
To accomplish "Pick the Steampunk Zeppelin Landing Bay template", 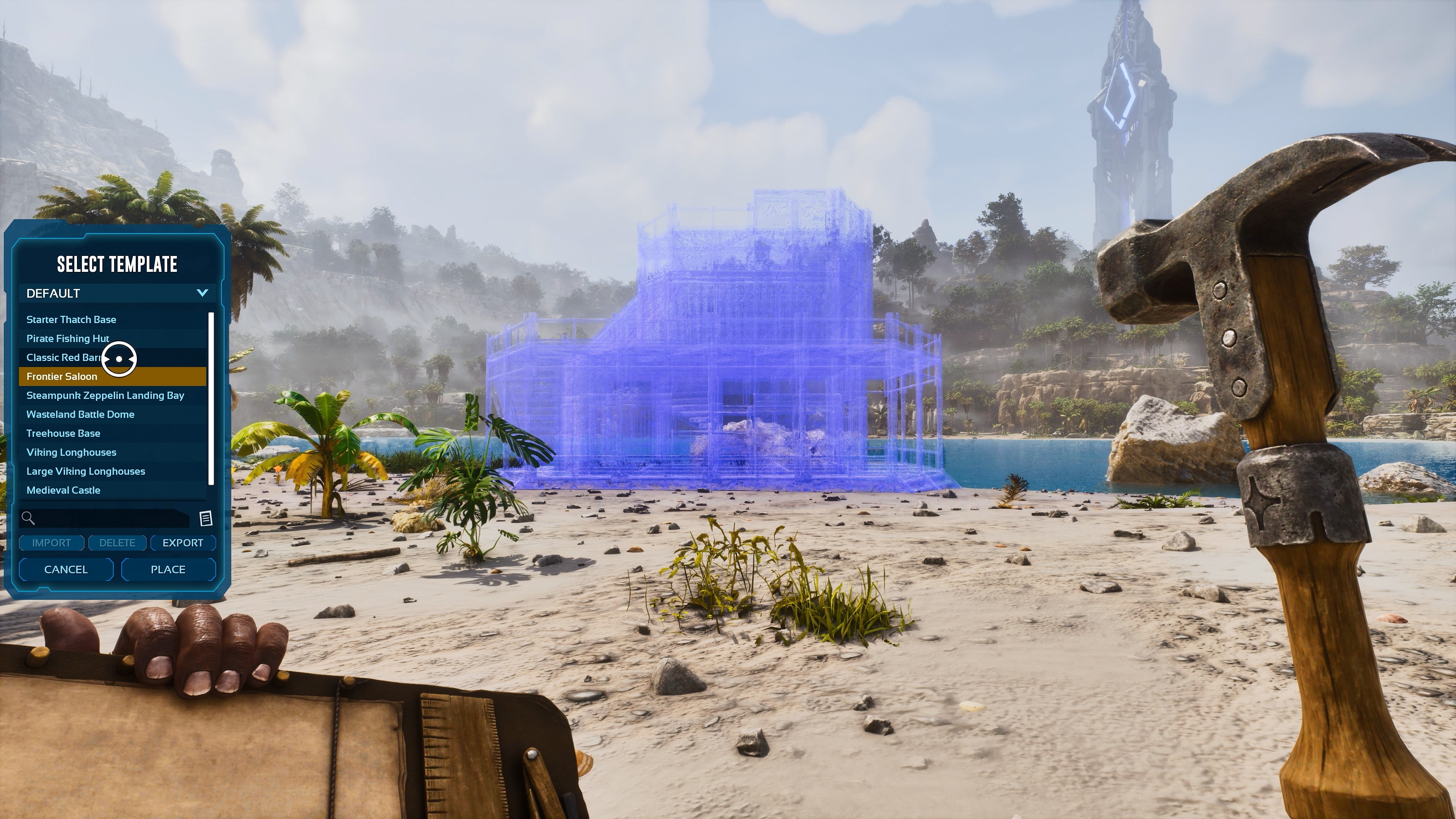I will click(x=105, y=395).
